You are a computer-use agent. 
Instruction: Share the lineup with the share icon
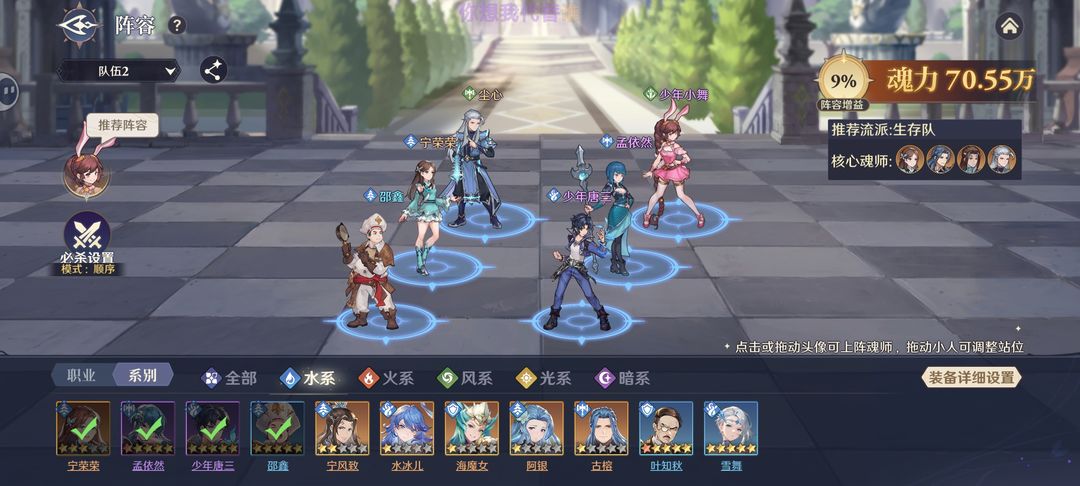(x=213, y=69)
